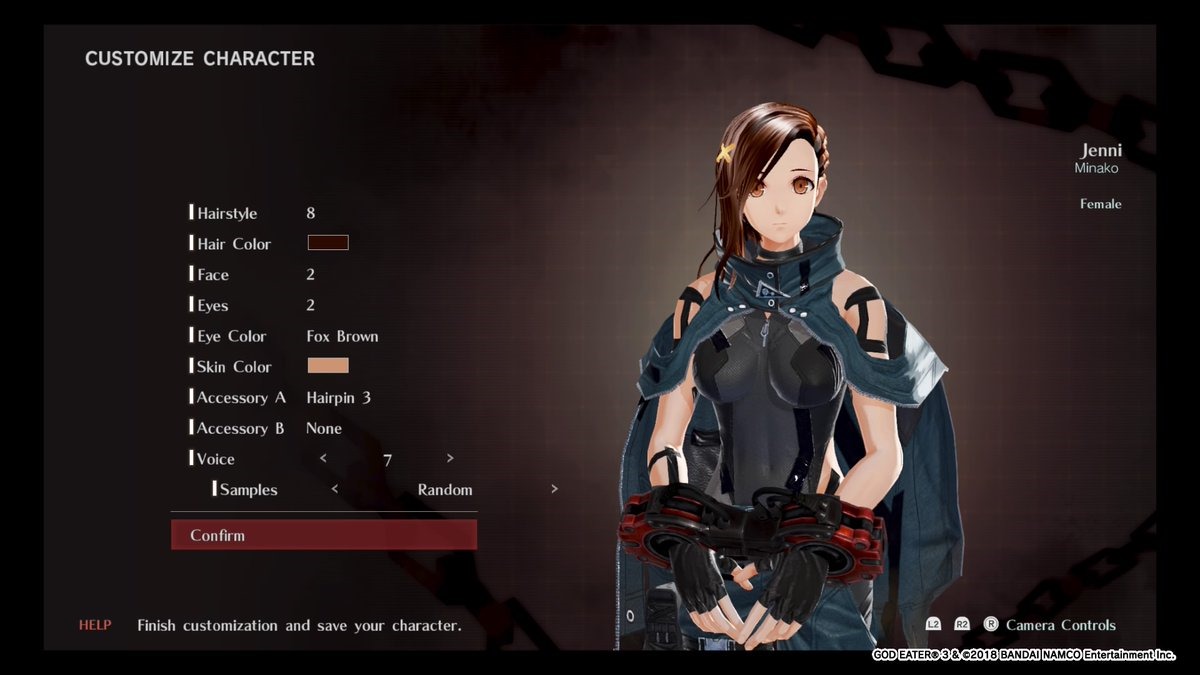Click the Samples right arrow
1200x675 pixels.
click(x=554, y=489)
